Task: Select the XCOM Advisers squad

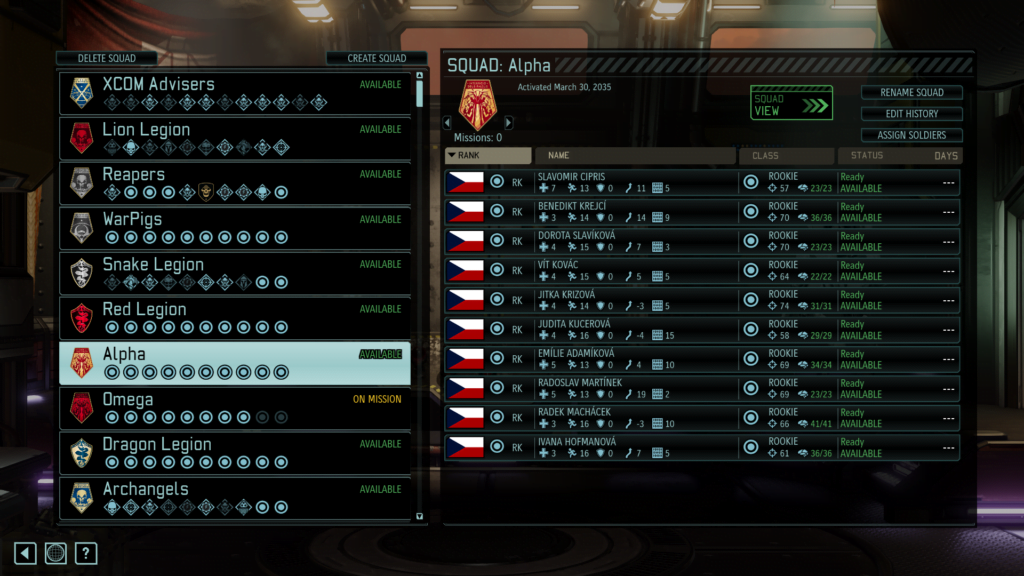Action: click(x=235, y=92)
